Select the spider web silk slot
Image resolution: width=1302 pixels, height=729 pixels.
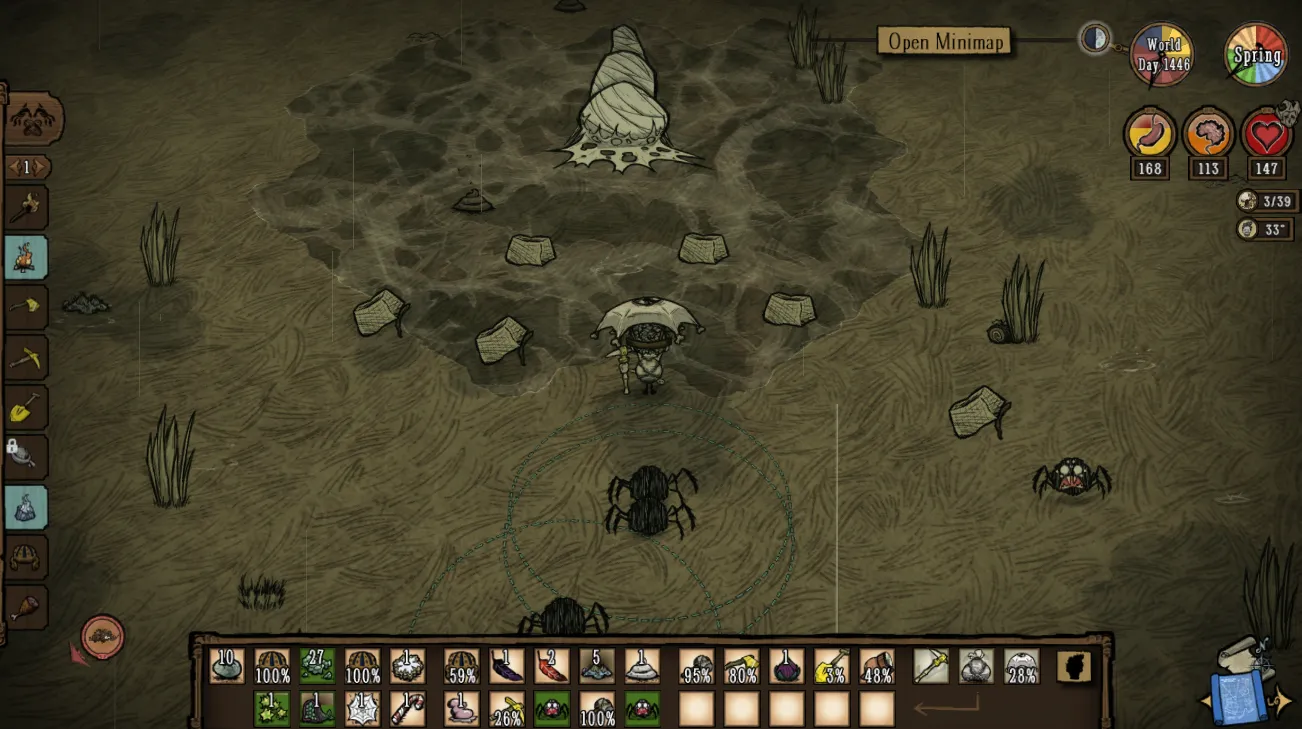coord(362,709)
